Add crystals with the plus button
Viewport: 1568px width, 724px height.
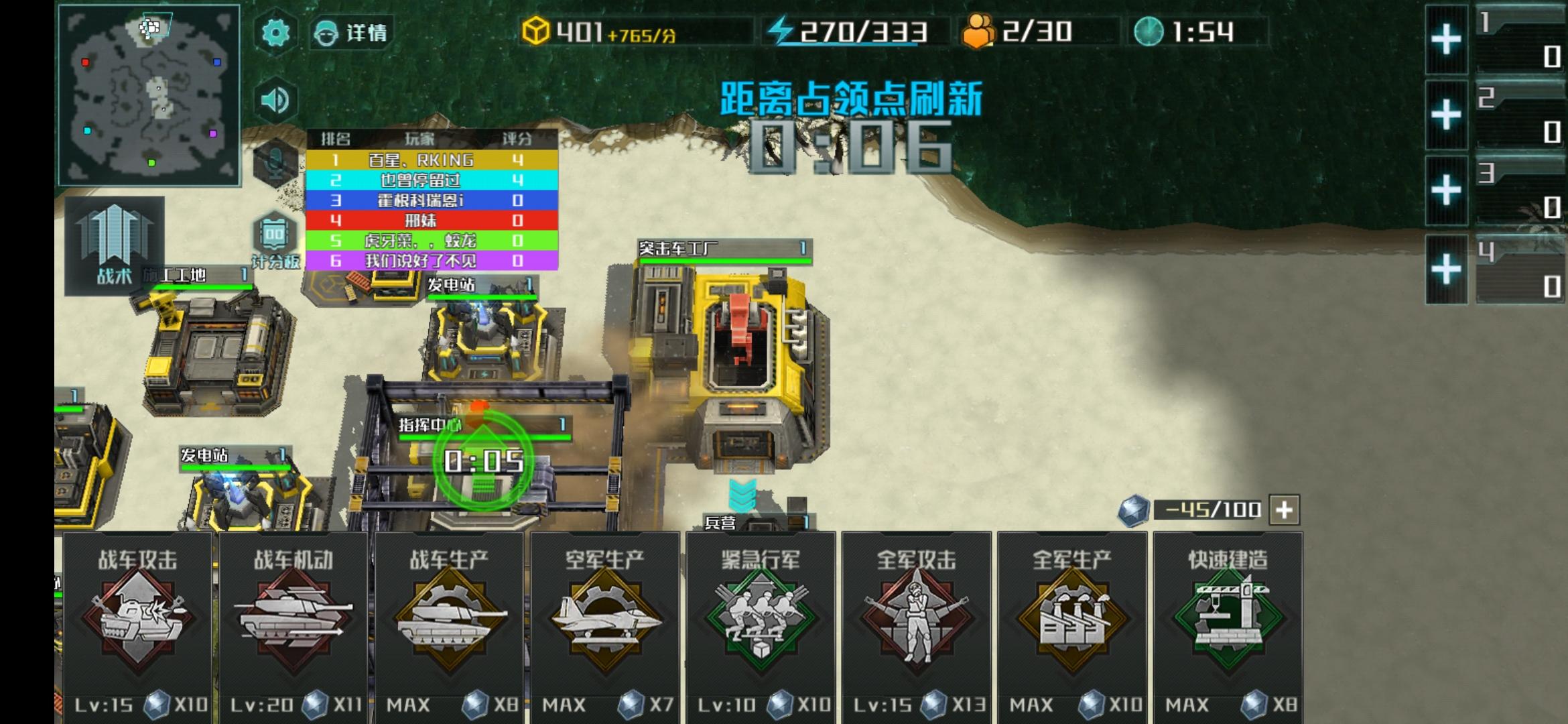point(1284,510)
